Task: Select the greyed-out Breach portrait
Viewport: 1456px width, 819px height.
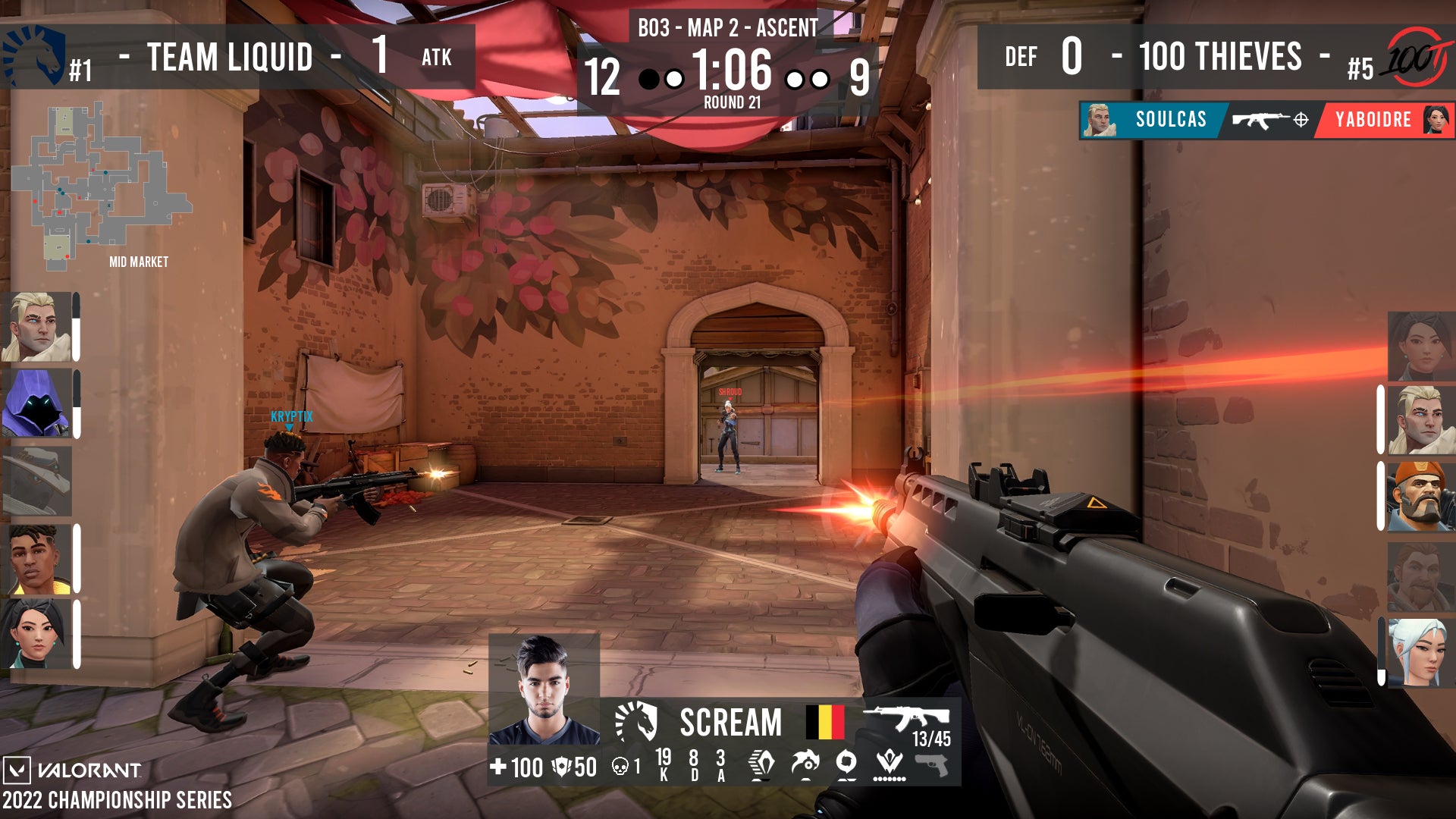Action: (x=1420, y=576)
